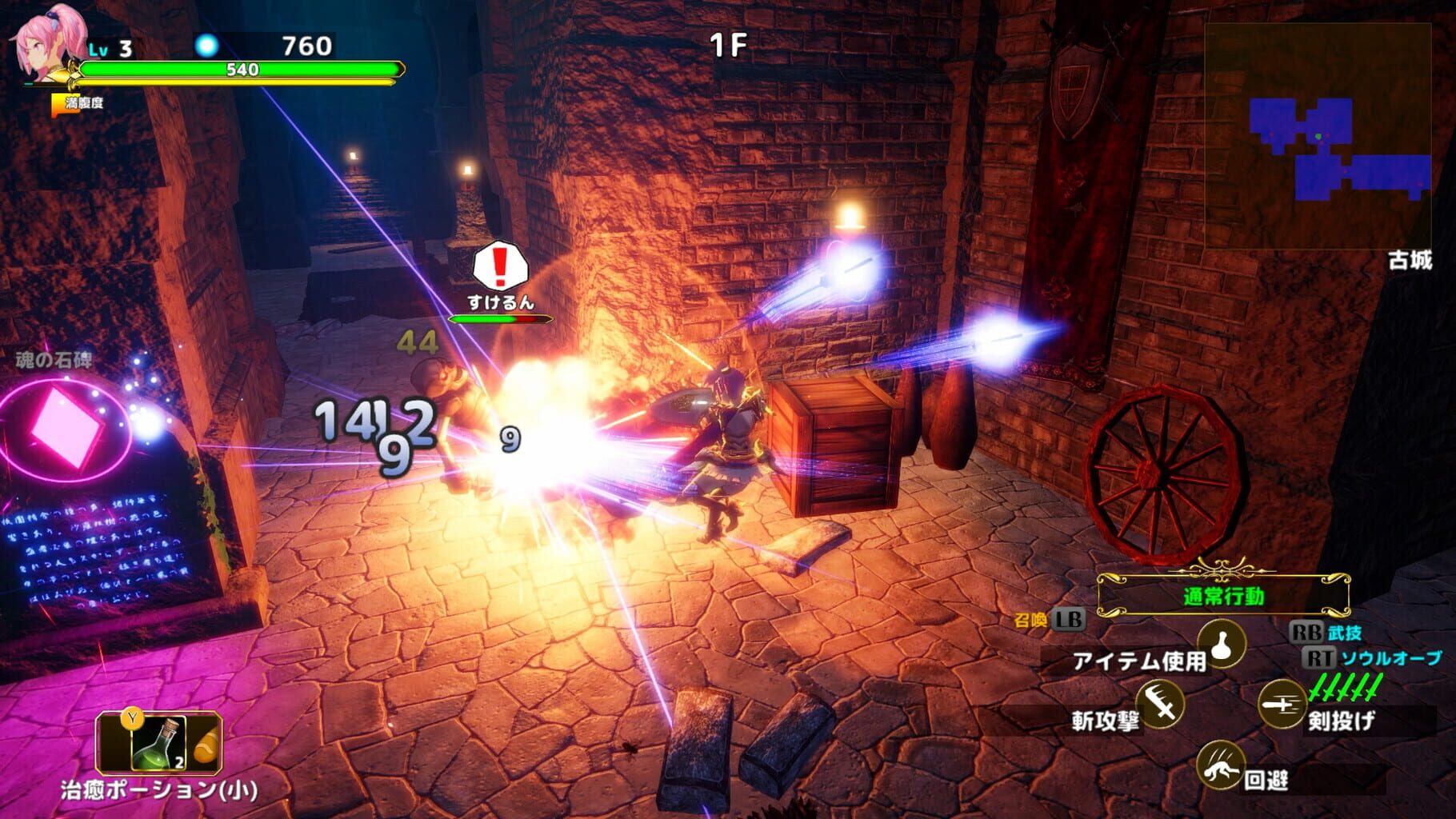Click the blue soul orb icon near 760 counter

[209, 46]
